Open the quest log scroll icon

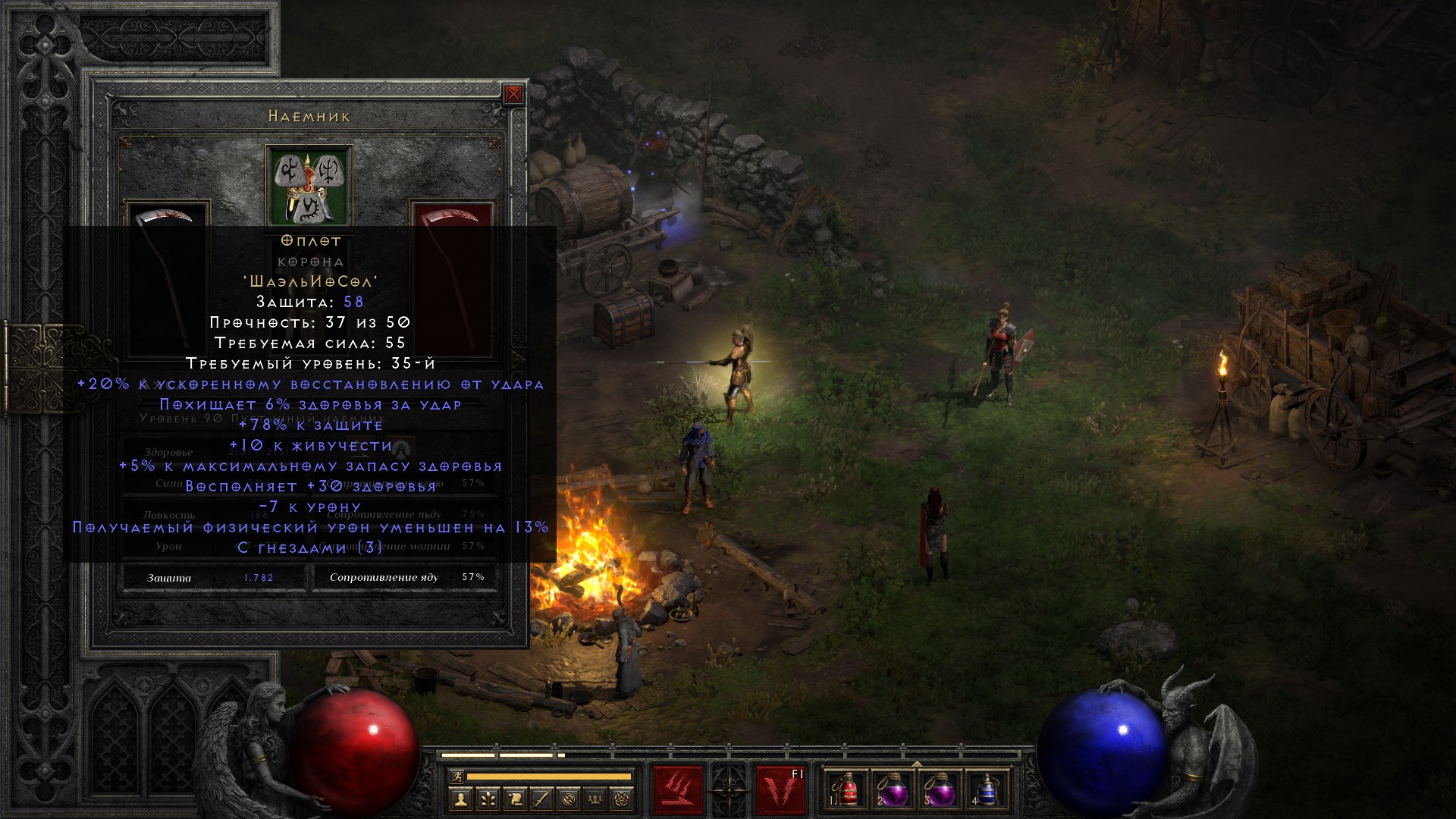(514, 799)
